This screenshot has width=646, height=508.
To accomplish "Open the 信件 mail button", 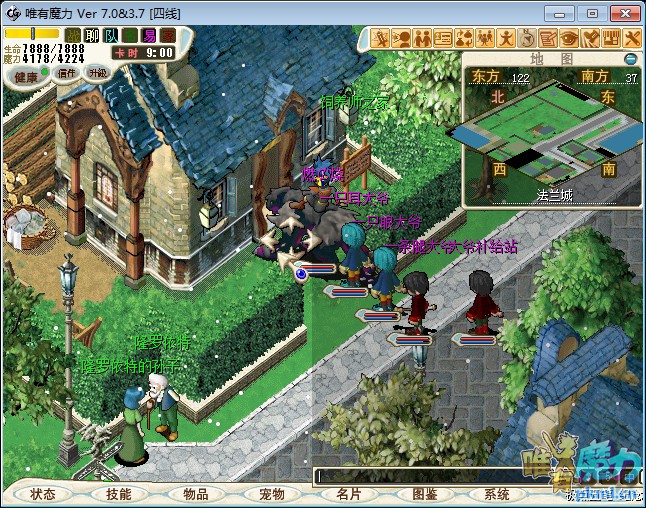I will coord(67,73).
